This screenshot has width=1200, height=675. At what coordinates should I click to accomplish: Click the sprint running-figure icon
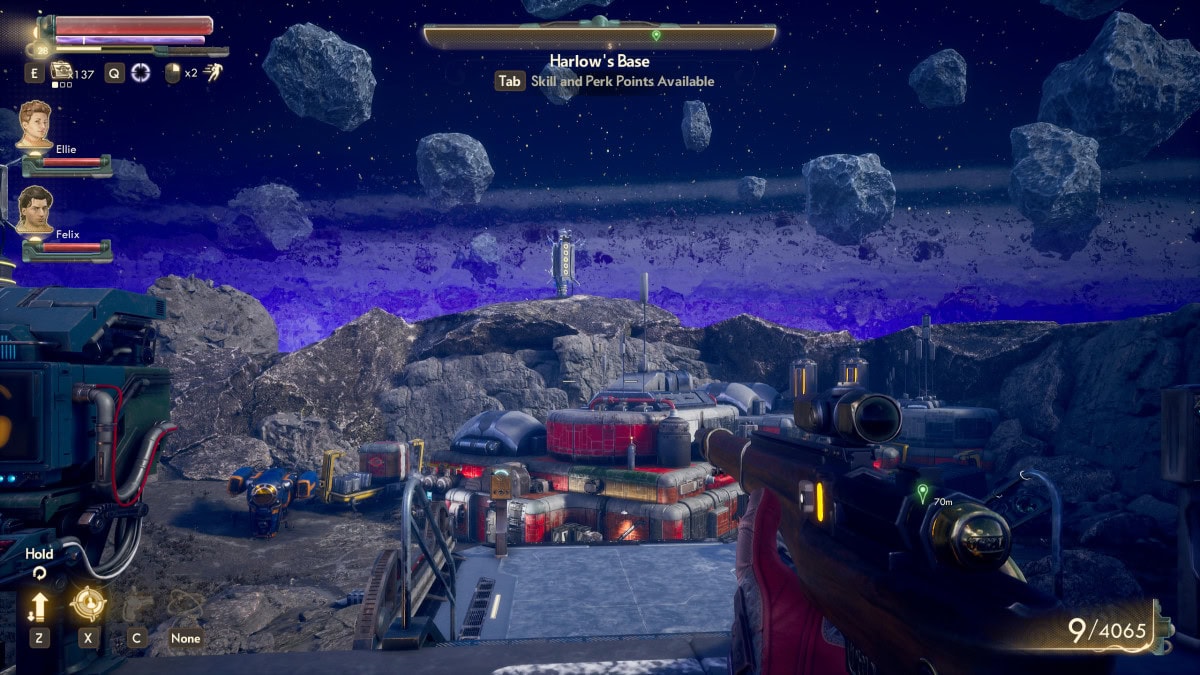212,71
